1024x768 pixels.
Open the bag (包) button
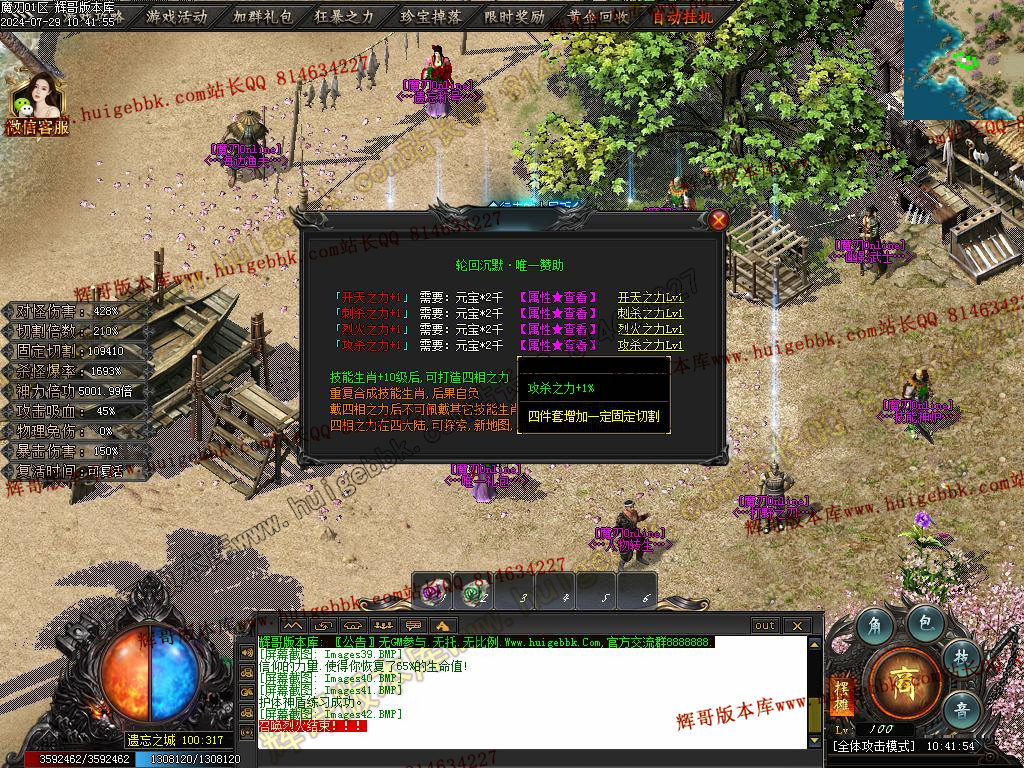[927, 623]
